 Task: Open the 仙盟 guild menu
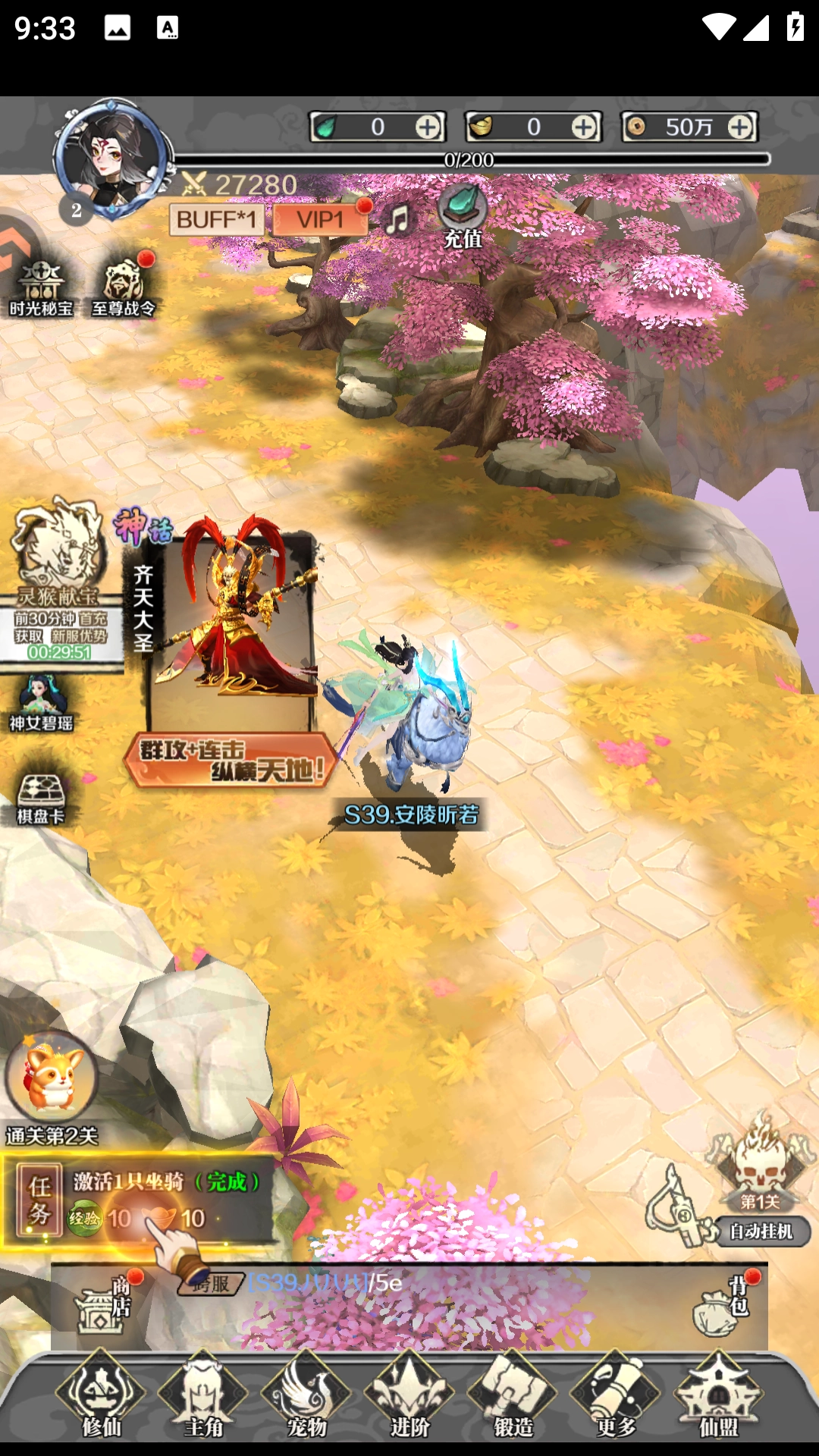718,1397
